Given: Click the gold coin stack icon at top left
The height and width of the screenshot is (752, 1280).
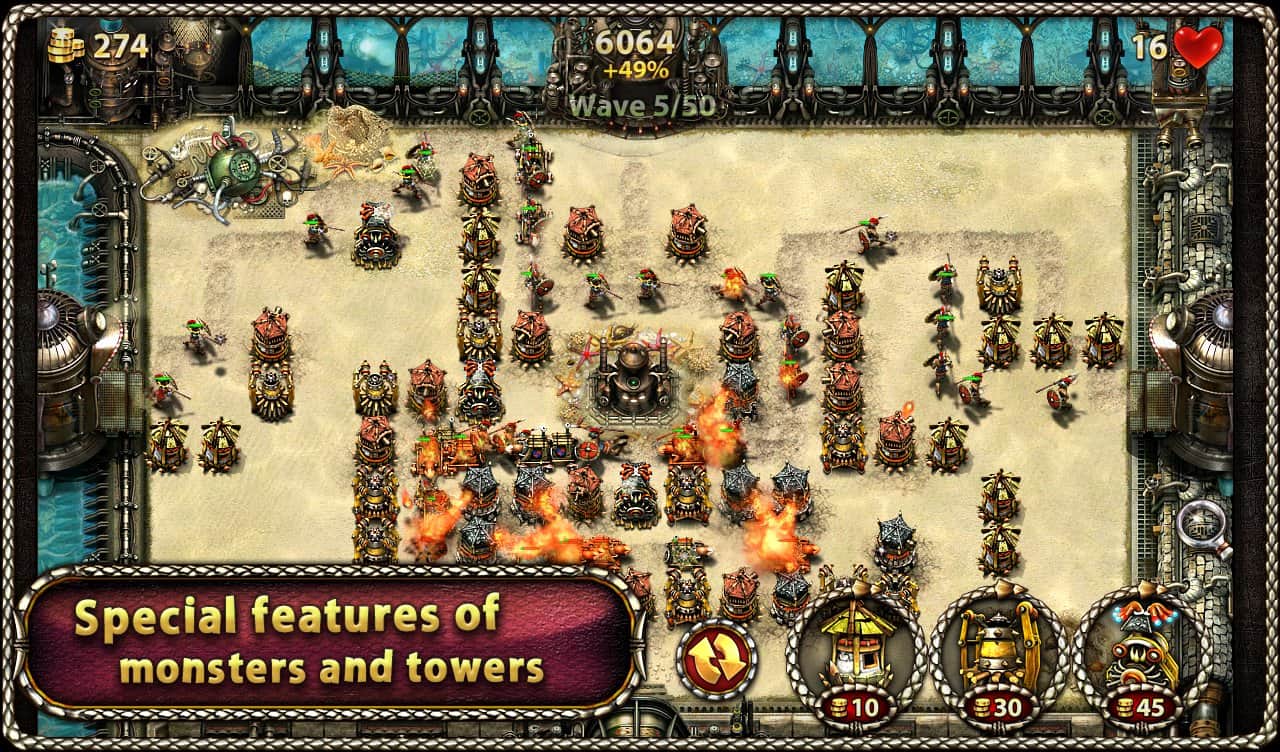Looking at the screenshot, I should [x=64, y=43].
